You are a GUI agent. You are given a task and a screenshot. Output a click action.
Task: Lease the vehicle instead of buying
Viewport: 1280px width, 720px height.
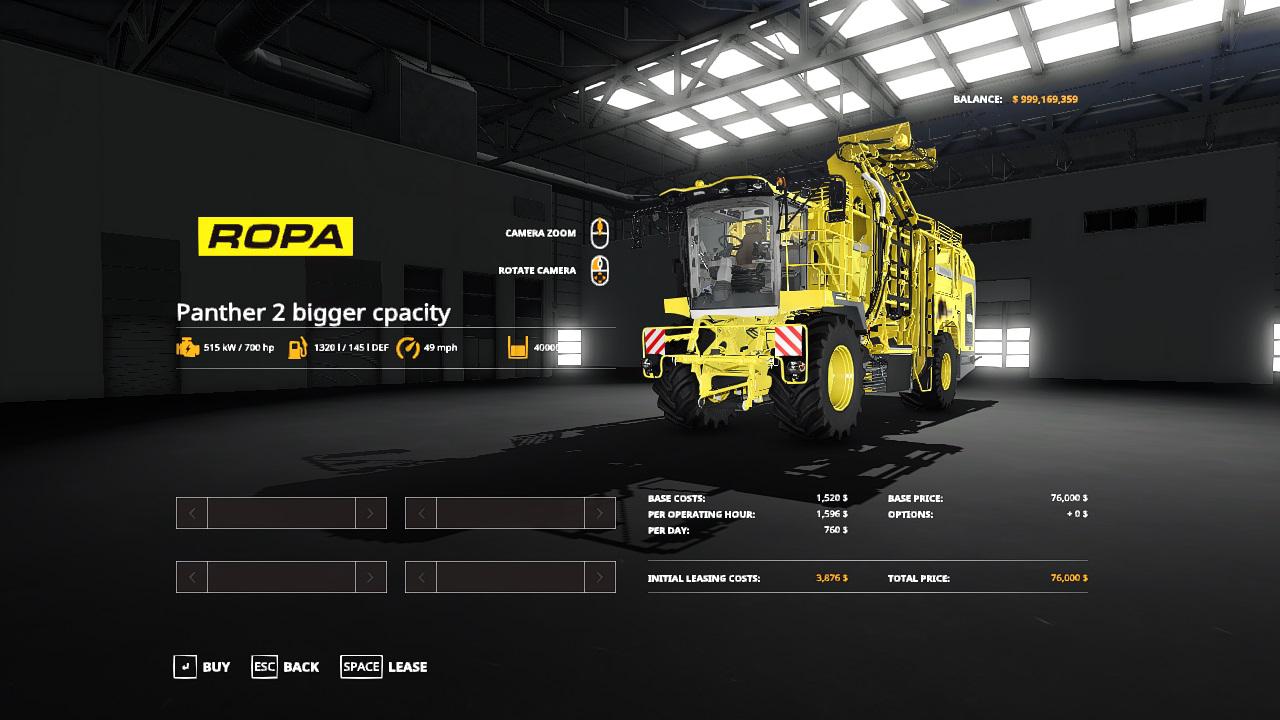384,667
